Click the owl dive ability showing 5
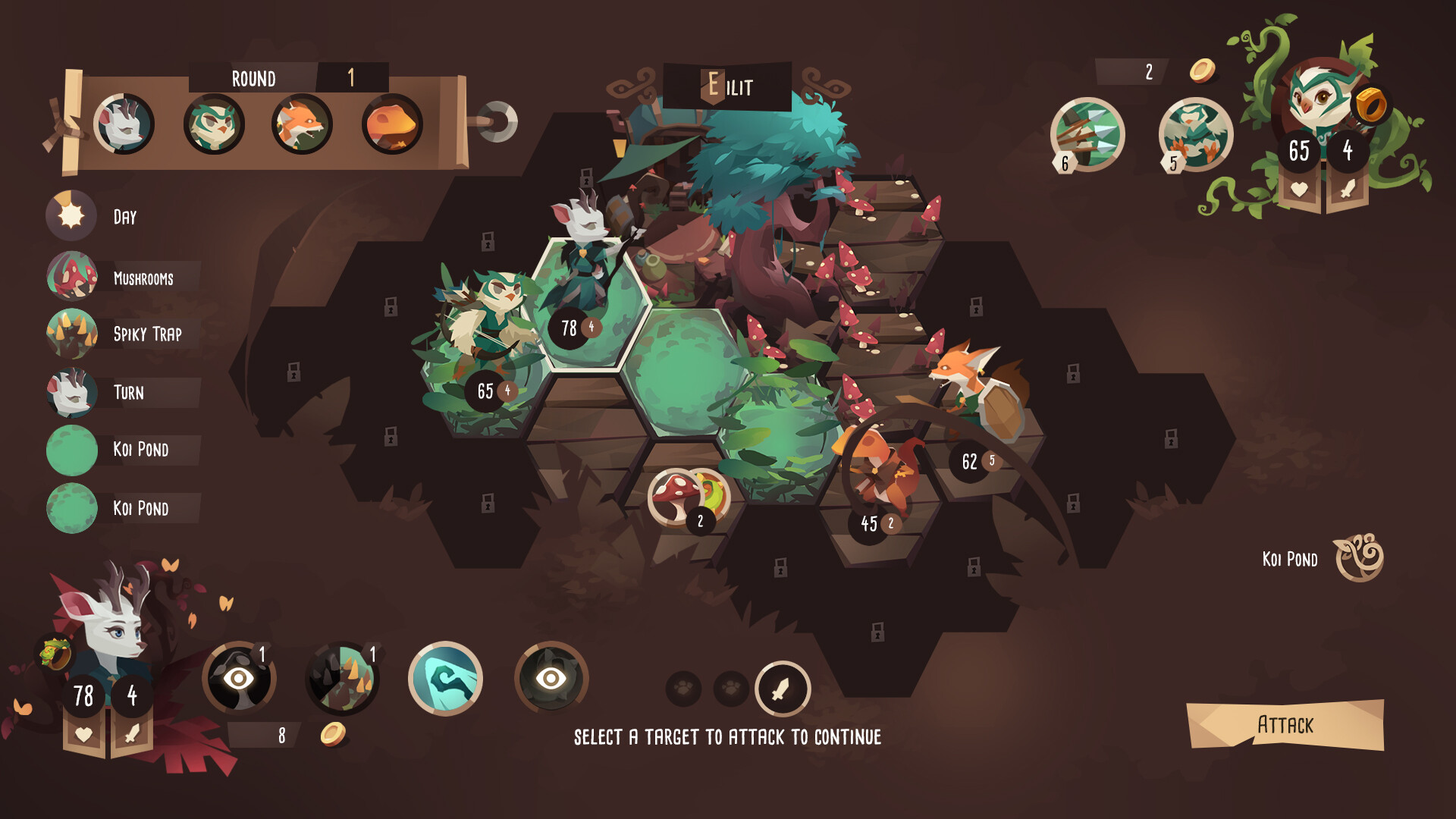This screenshot has width=1456, height=819. pos(1196,134)
